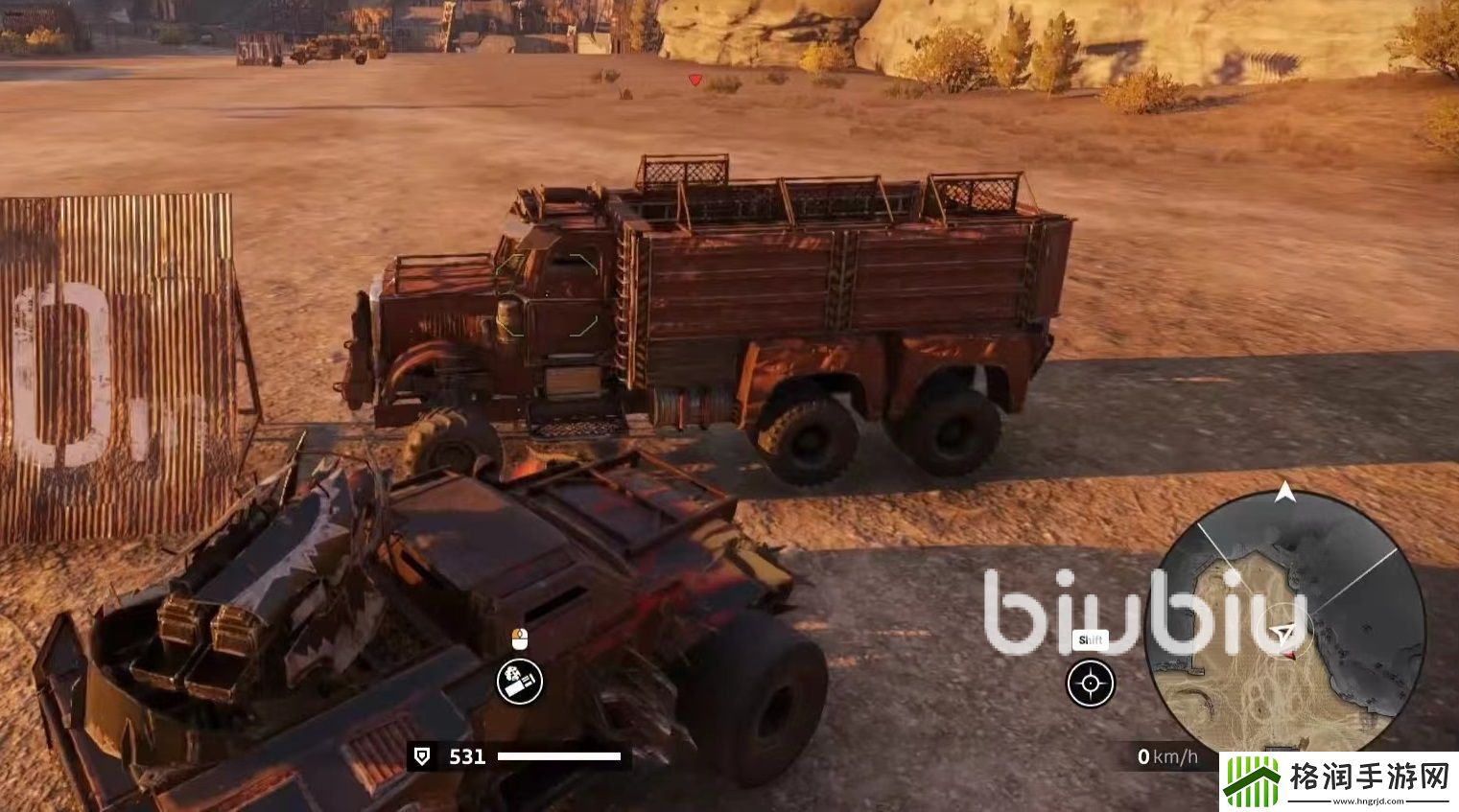This screenshot has height=812, width=1459.
Task: Click the crosshair aim mode icon
Action: [x=1091, y=684]
